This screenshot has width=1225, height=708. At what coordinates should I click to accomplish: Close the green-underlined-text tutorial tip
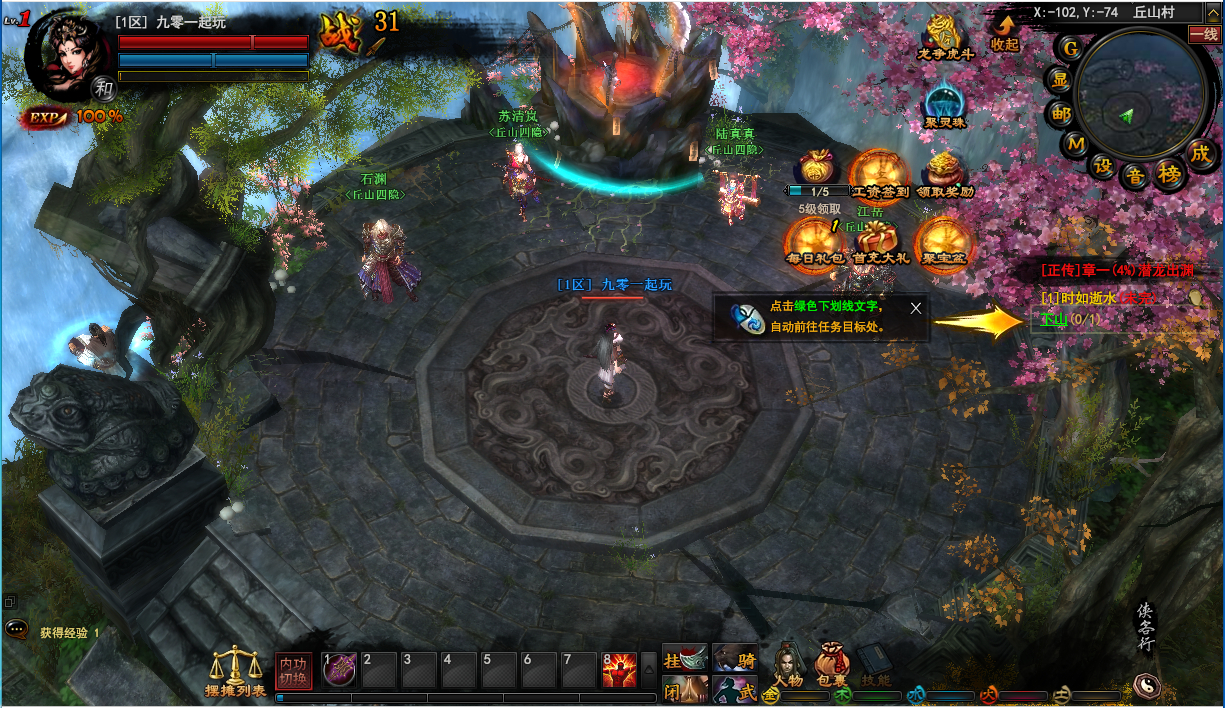915,308
